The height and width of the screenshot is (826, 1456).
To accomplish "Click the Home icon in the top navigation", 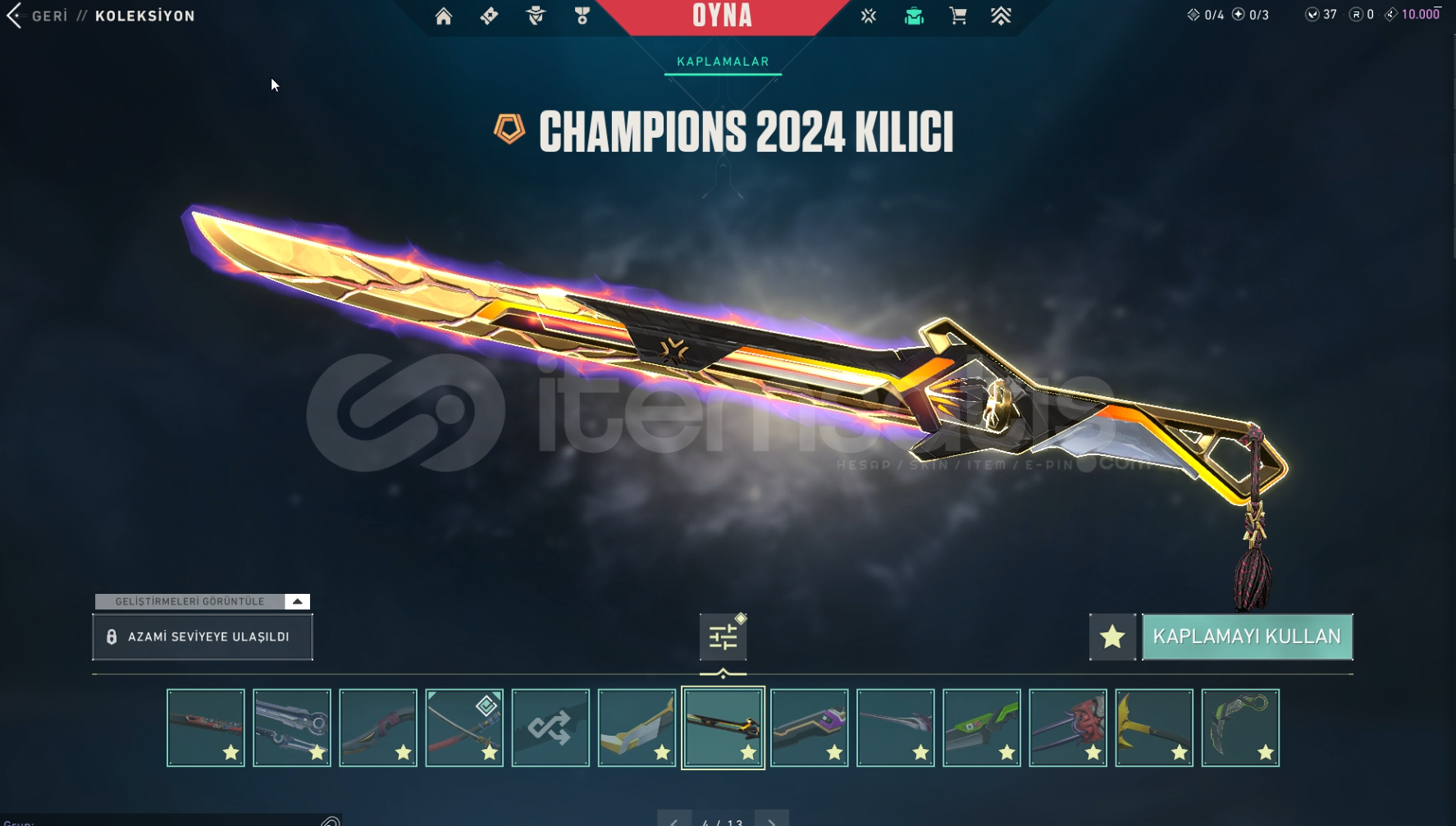I will (444, 16).
